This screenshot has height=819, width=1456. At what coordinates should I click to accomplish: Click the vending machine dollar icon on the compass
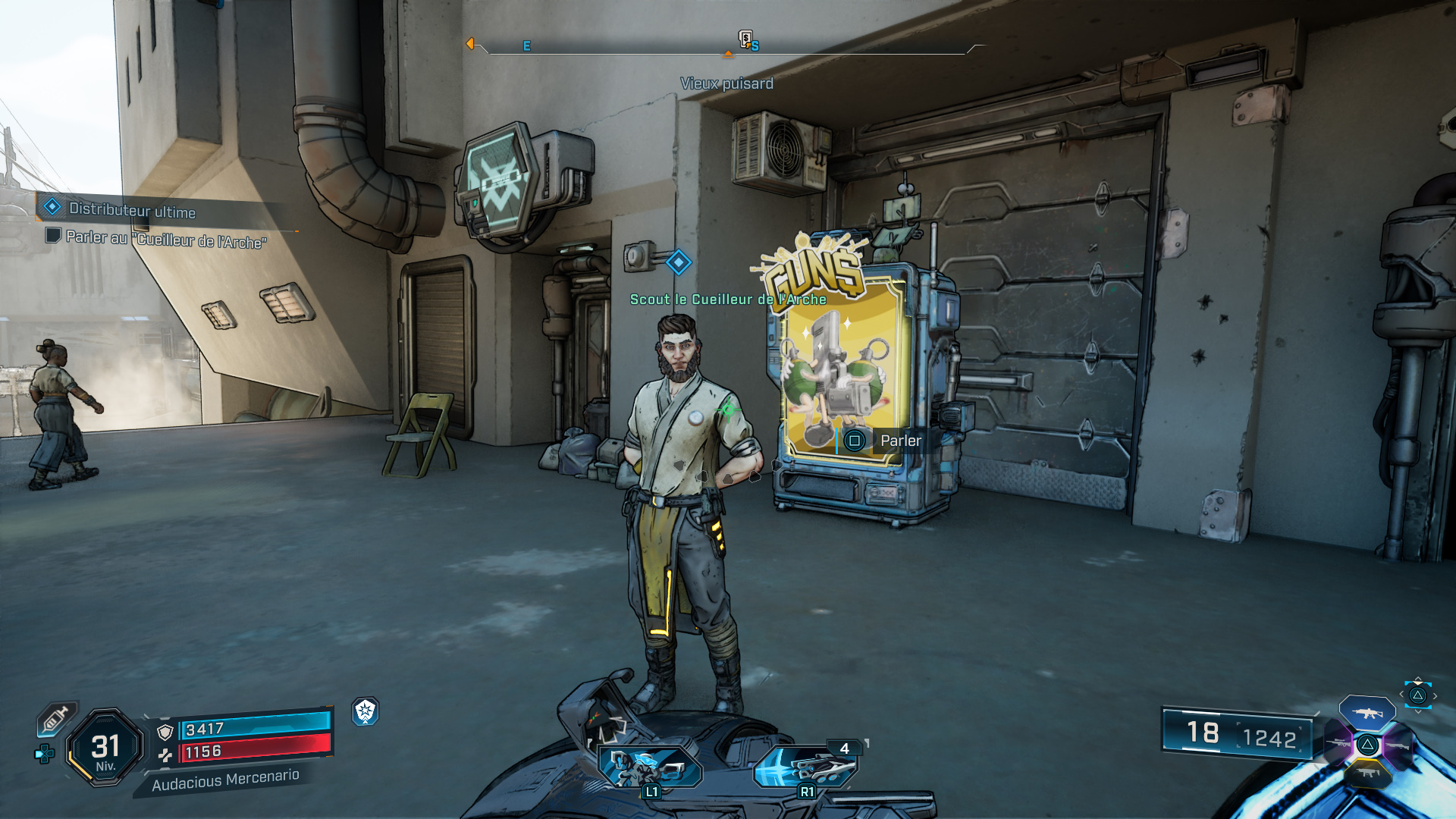coord(746,39)
